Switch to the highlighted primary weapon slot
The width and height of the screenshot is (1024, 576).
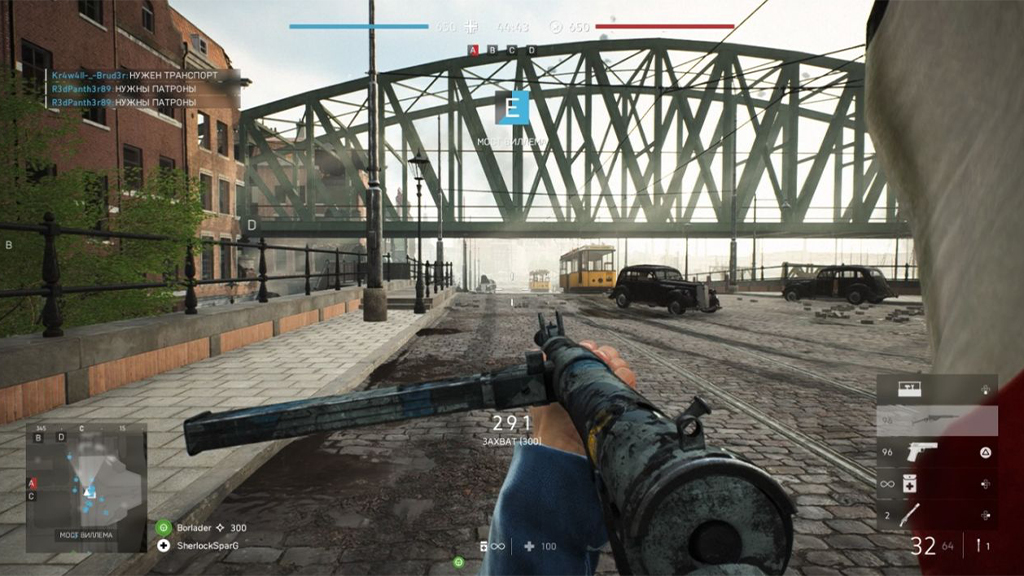point(937,420)
